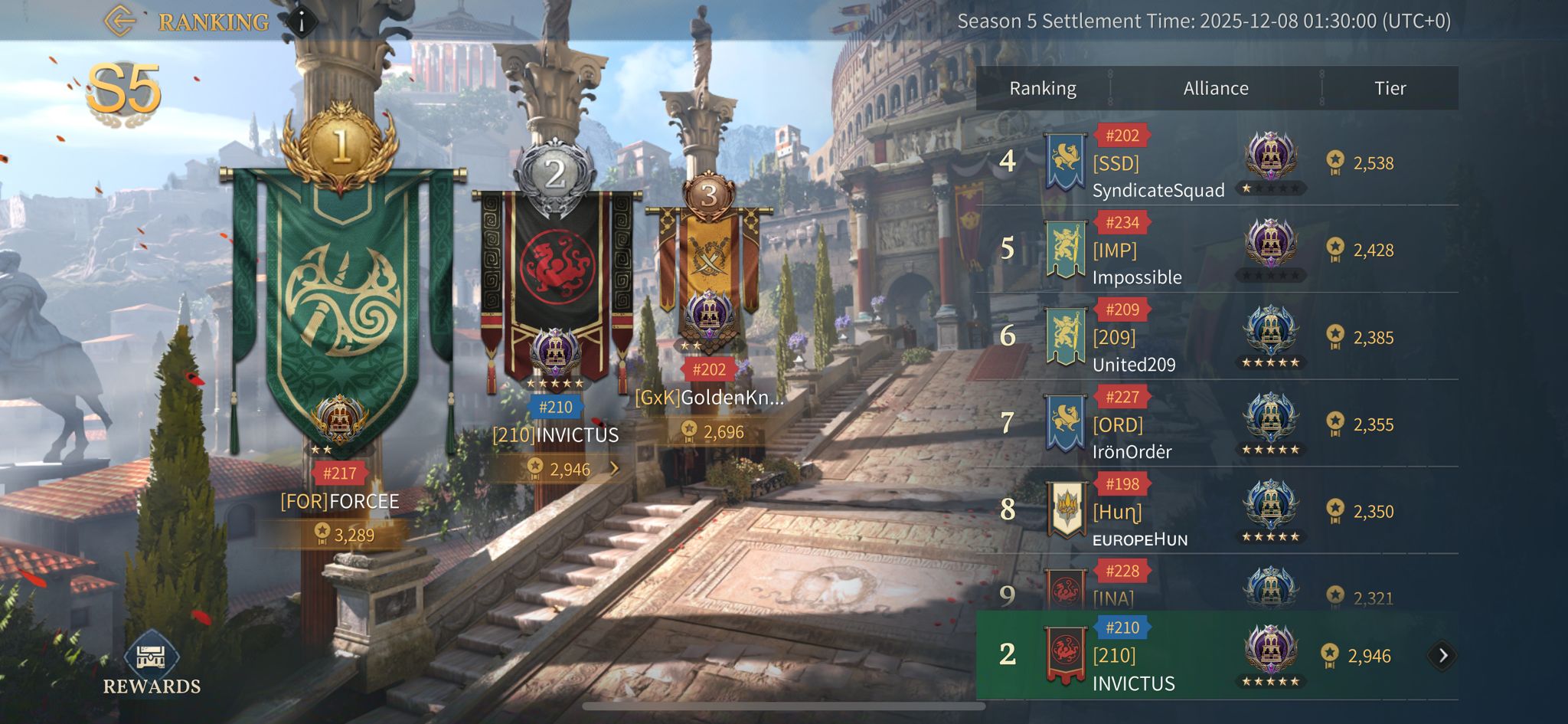1568x724 pixels.
Task: Select the second-place INVICTUS banner
Action: click(555, 283)
